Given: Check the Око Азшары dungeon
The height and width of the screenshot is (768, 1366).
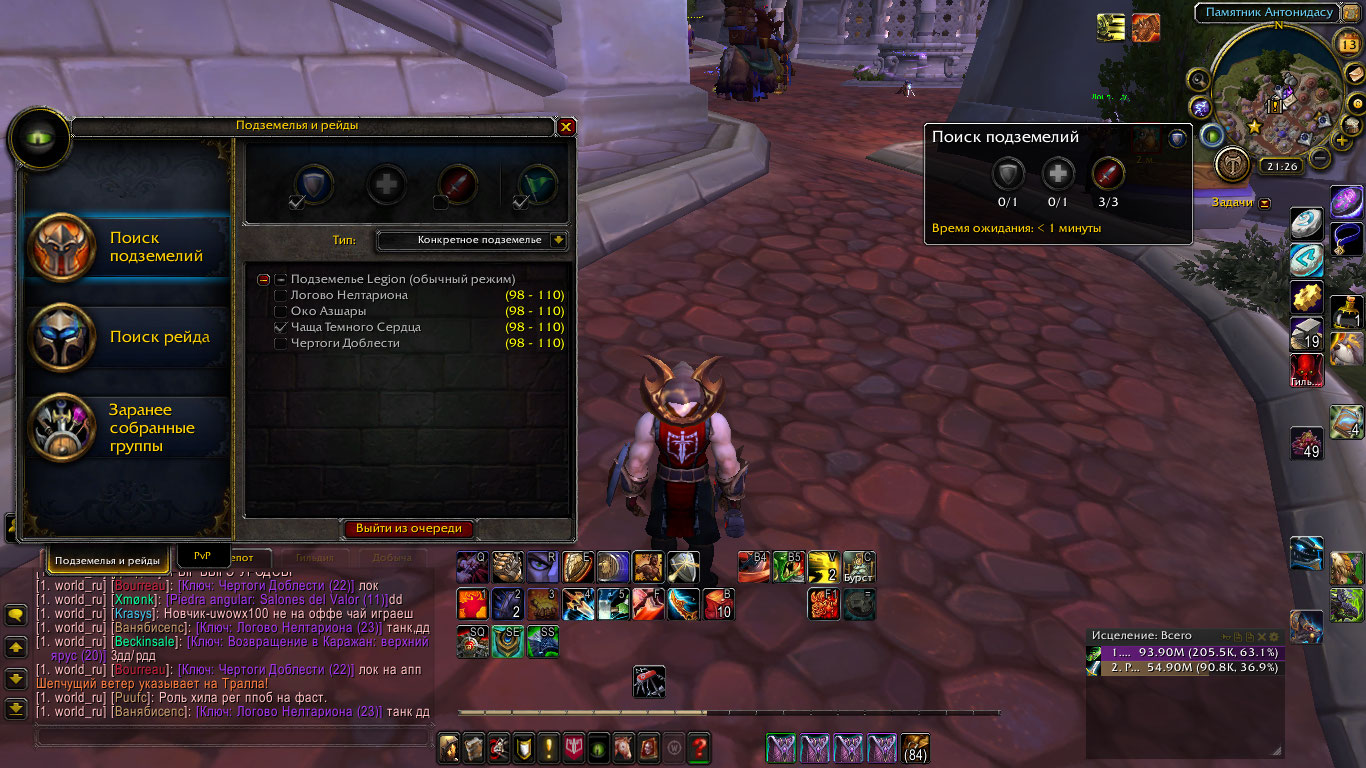Looking at the screenshot, I should point(282,312).
